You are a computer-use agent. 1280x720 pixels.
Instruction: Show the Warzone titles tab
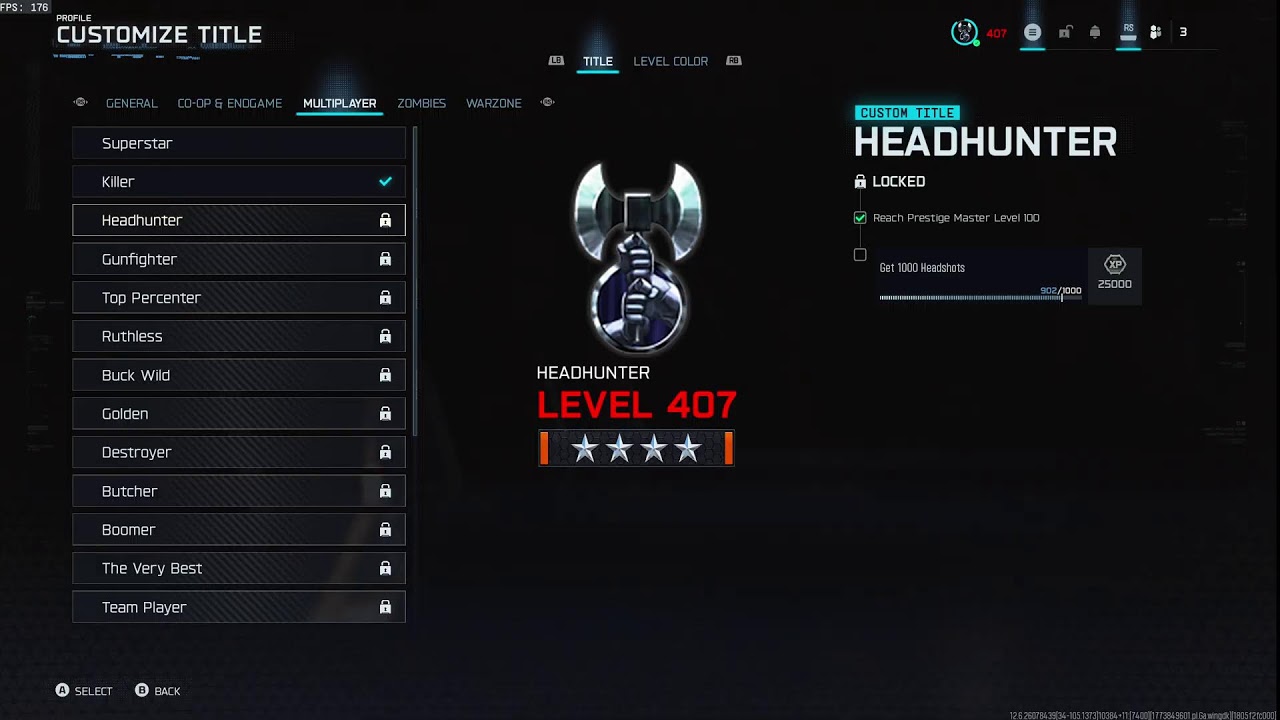pos(494,103)
